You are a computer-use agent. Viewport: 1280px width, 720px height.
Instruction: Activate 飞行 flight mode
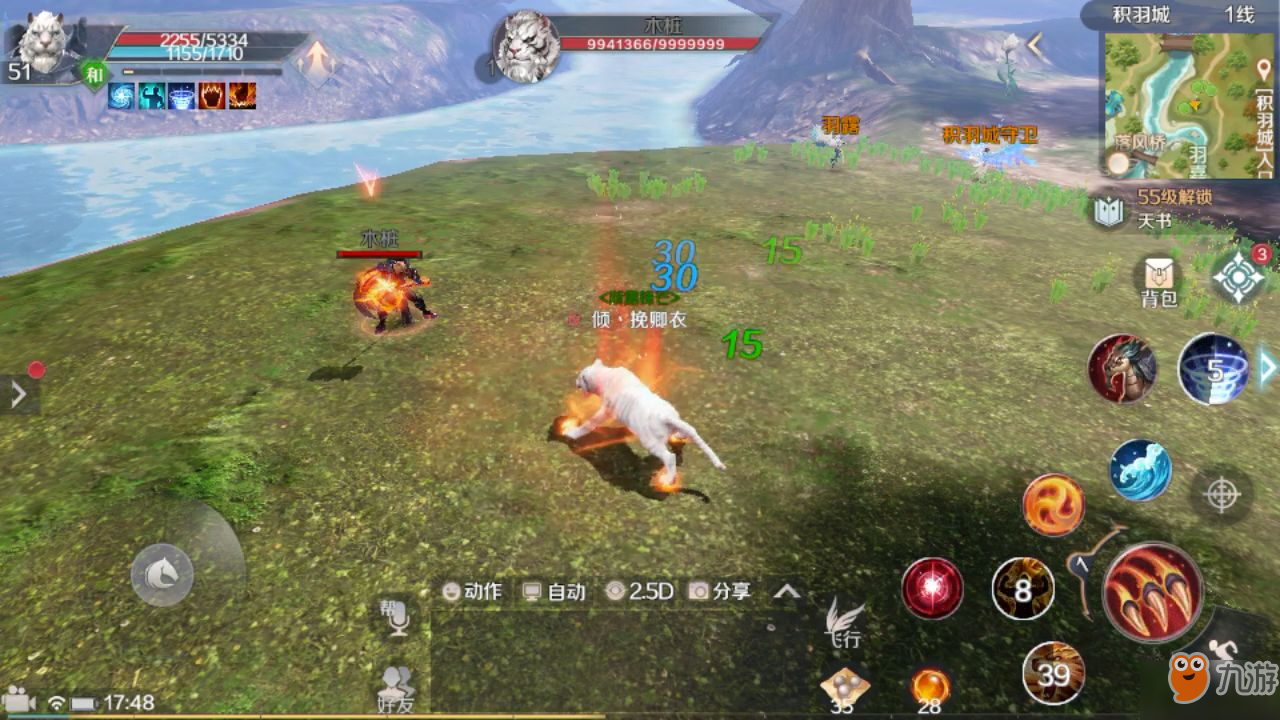tap(844, 622)
